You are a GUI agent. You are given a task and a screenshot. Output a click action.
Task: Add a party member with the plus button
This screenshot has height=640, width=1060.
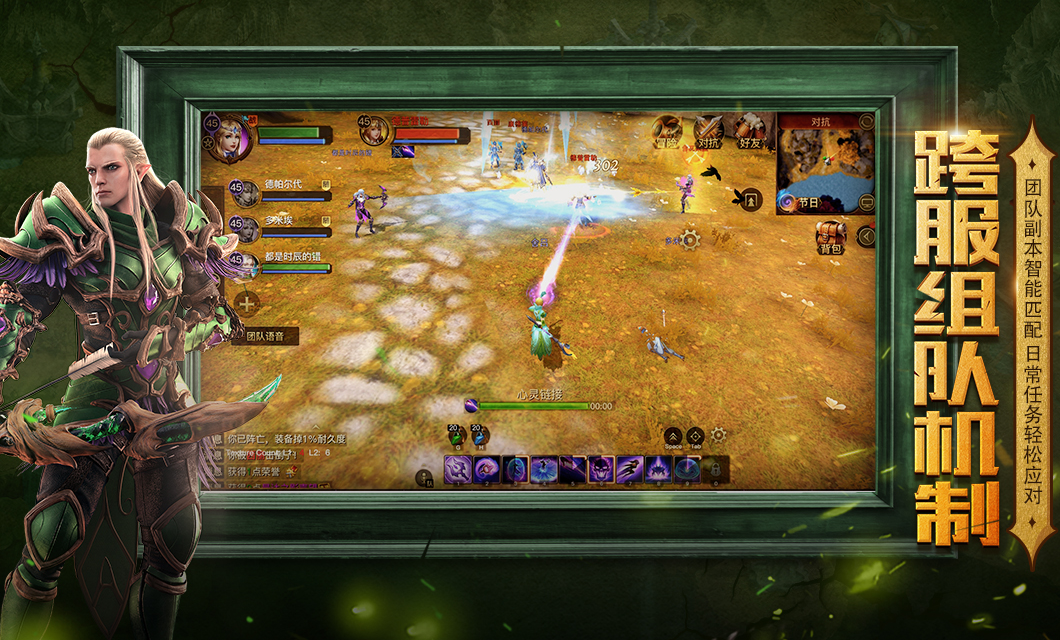click(x=246, y=302)
